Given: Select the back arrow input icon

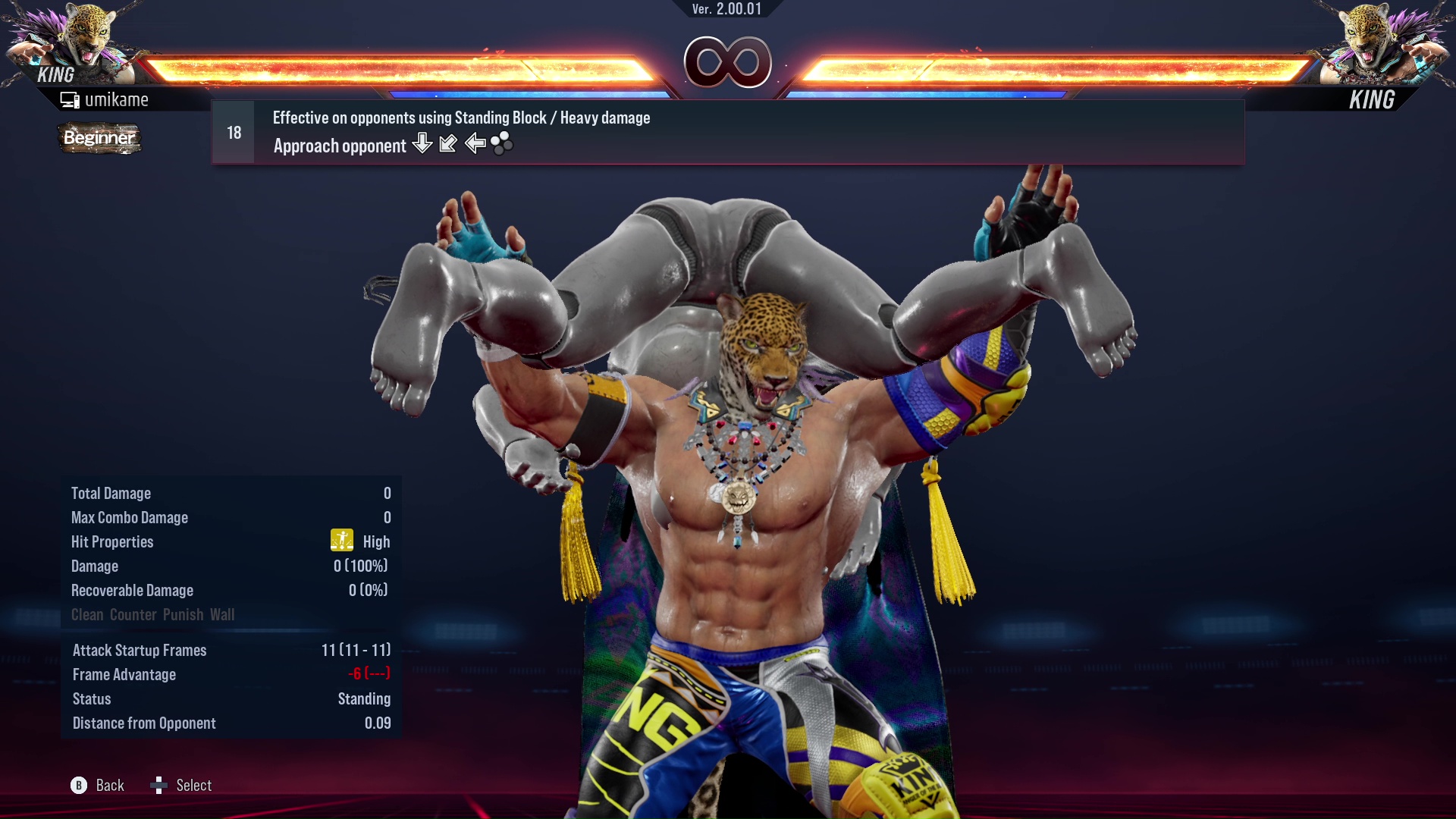Looking at the screenshot, I should click(475, 144).
